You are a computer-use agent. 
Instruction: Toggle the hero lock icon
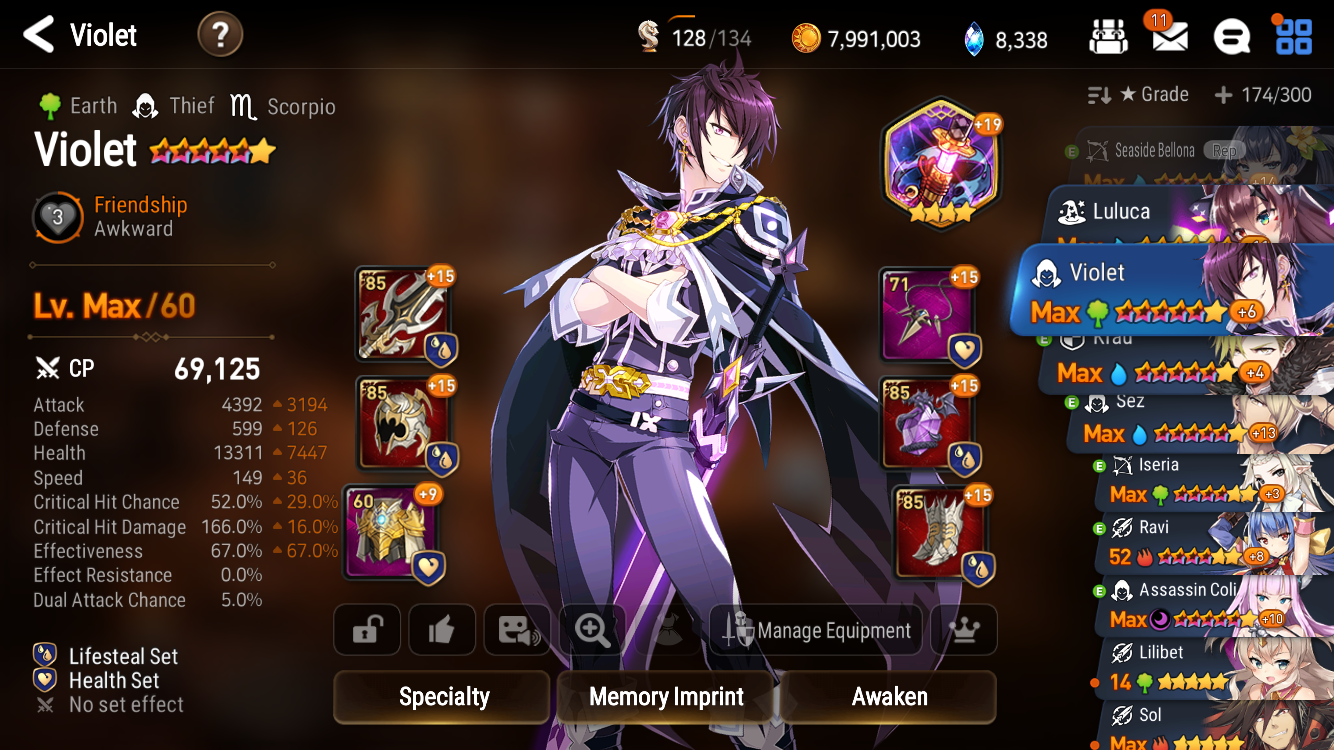(x=366, y=629)
